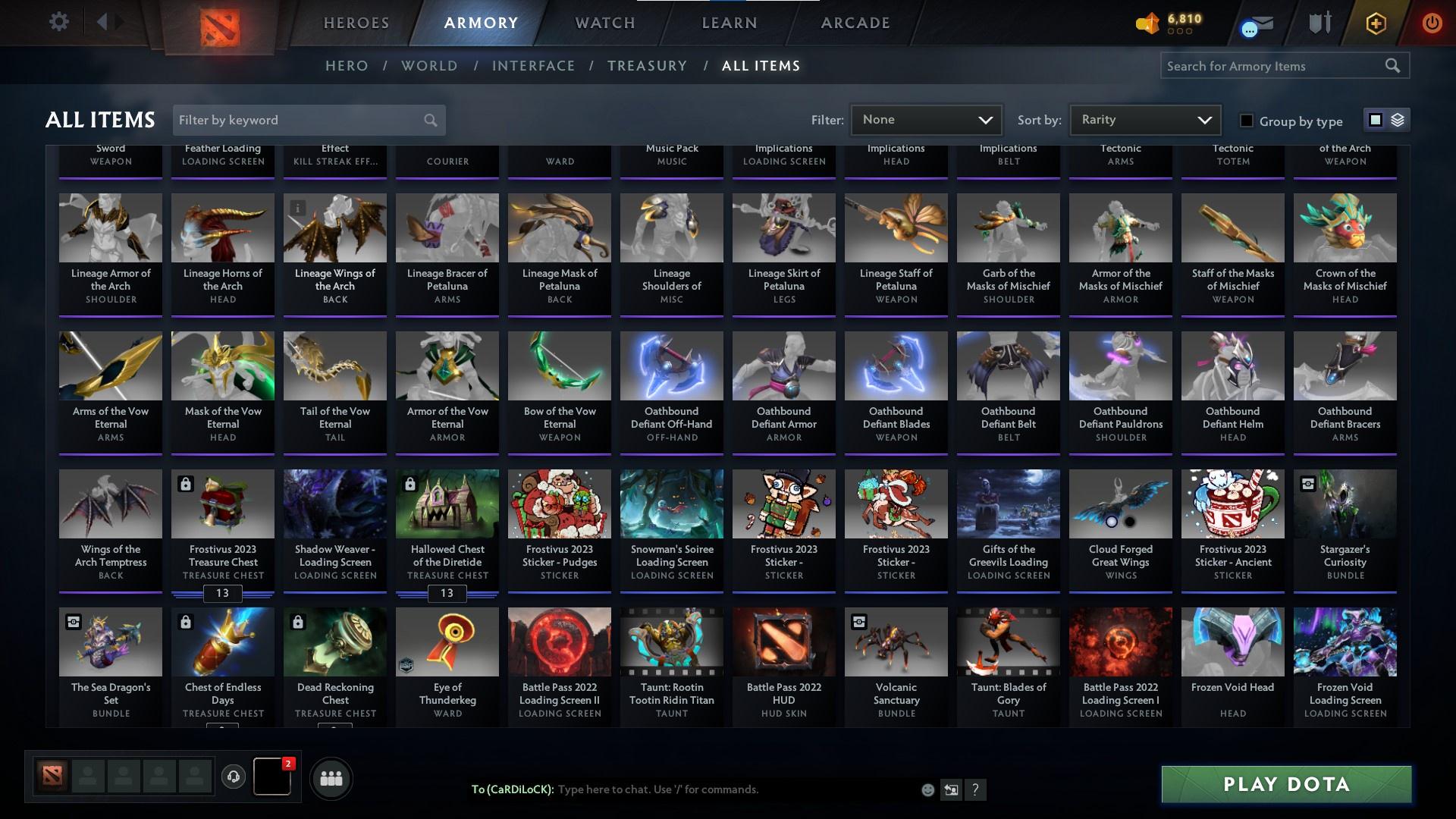Click the Dota 2 logo emblem at top

tap(221, 23)
